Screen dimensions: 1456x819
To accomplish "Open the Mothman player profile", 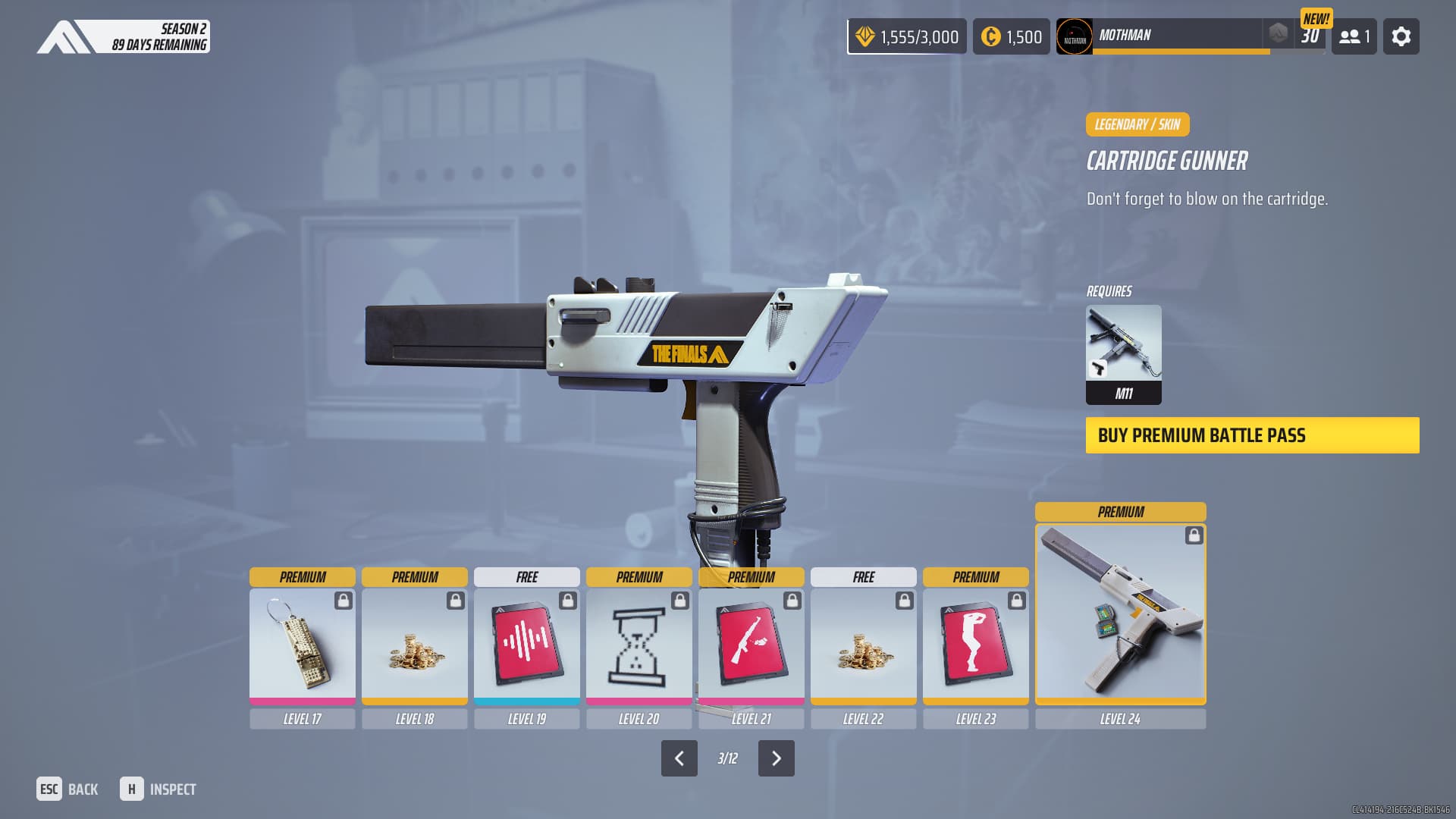I will pos(1160,36).
